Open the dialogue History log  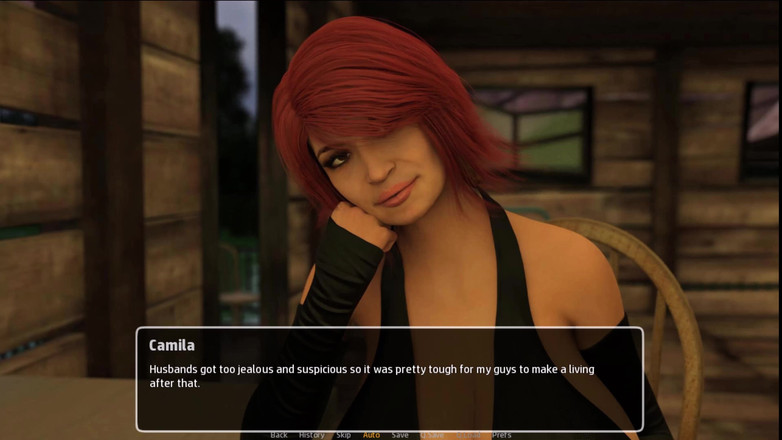[x=311, y=435]
